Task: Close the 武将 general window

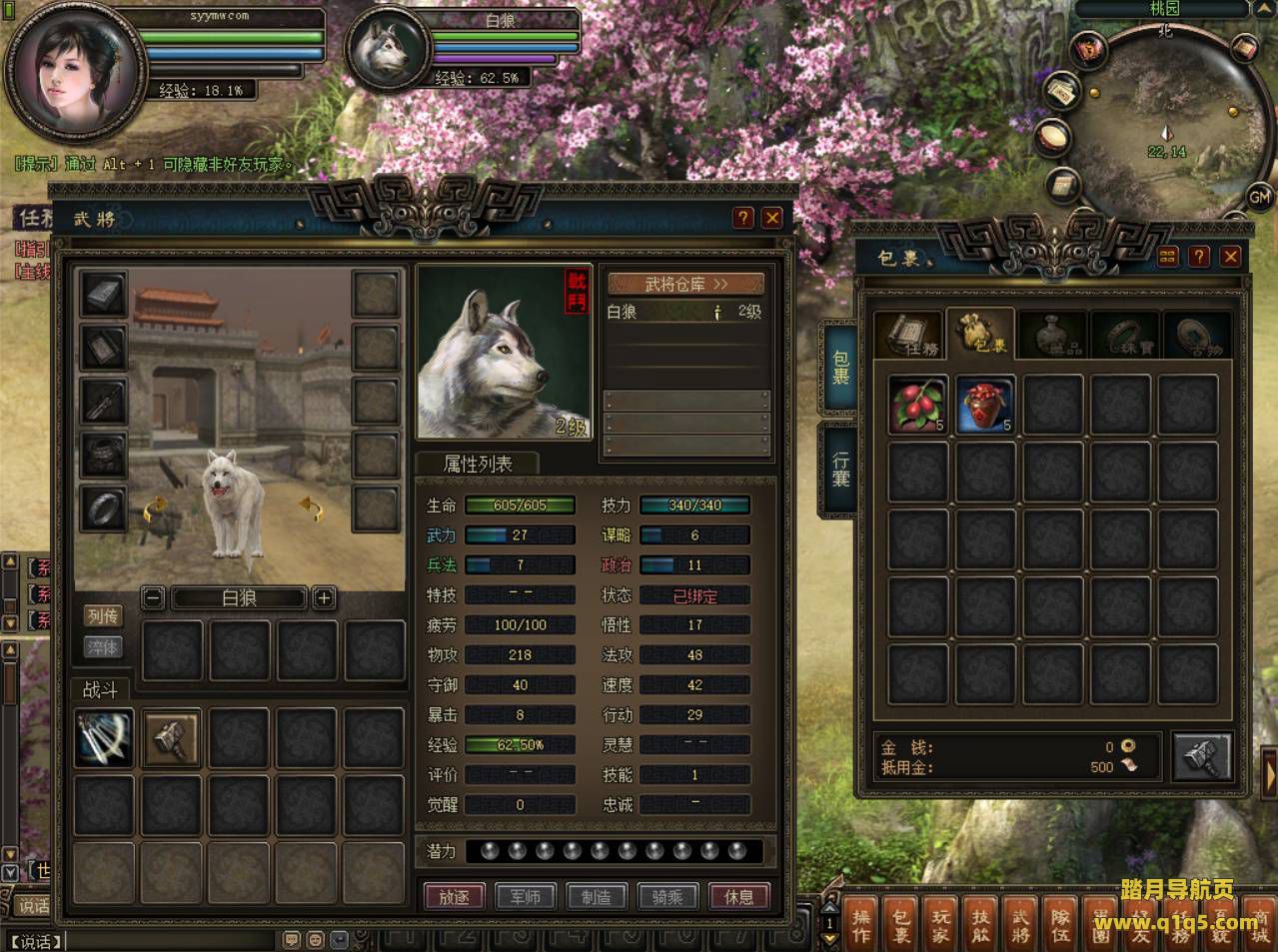Action: click(x=771, y=218)
